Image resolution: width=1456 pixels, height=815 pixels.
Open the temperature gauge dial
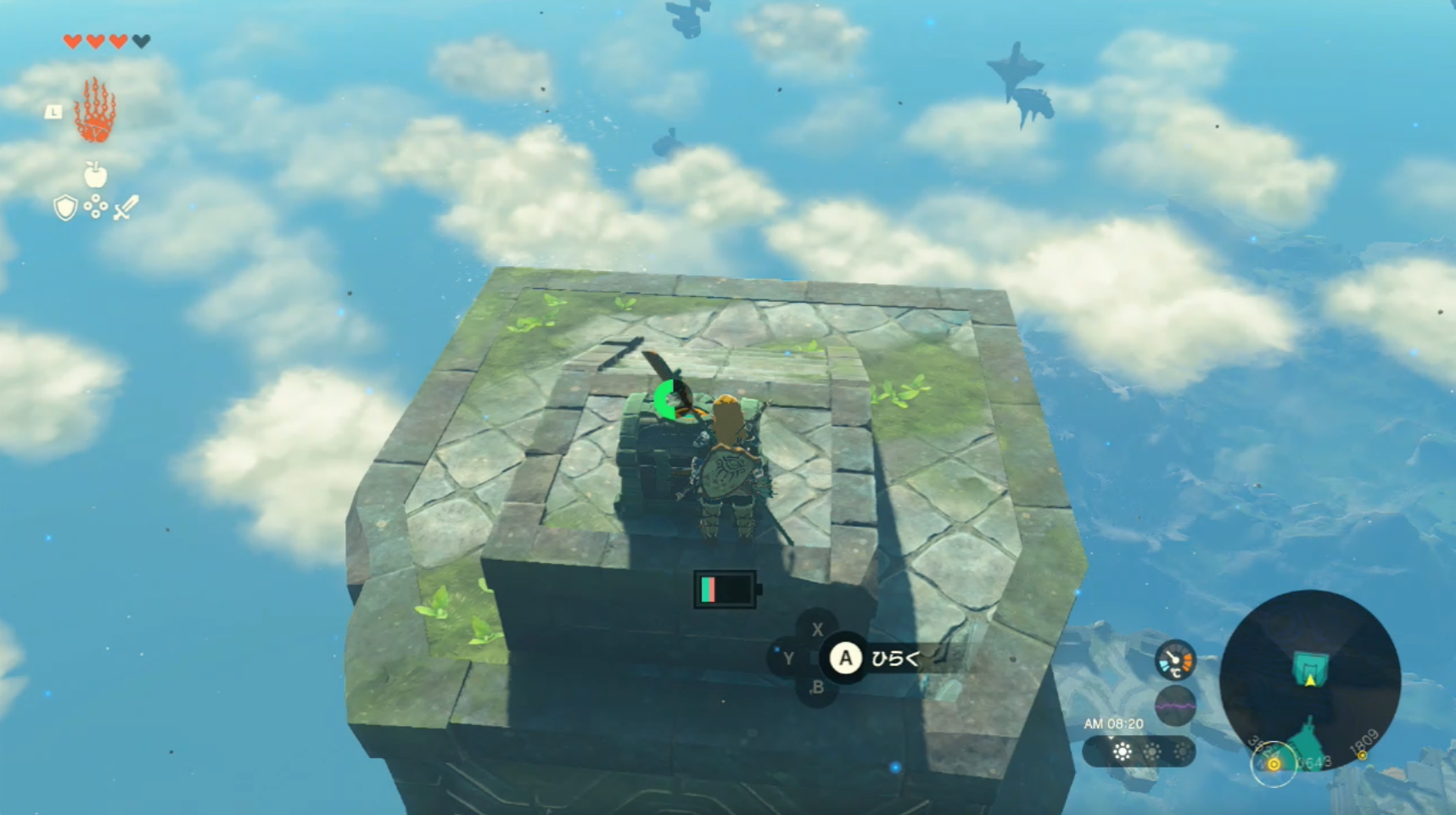click(x=1175, y=660)
